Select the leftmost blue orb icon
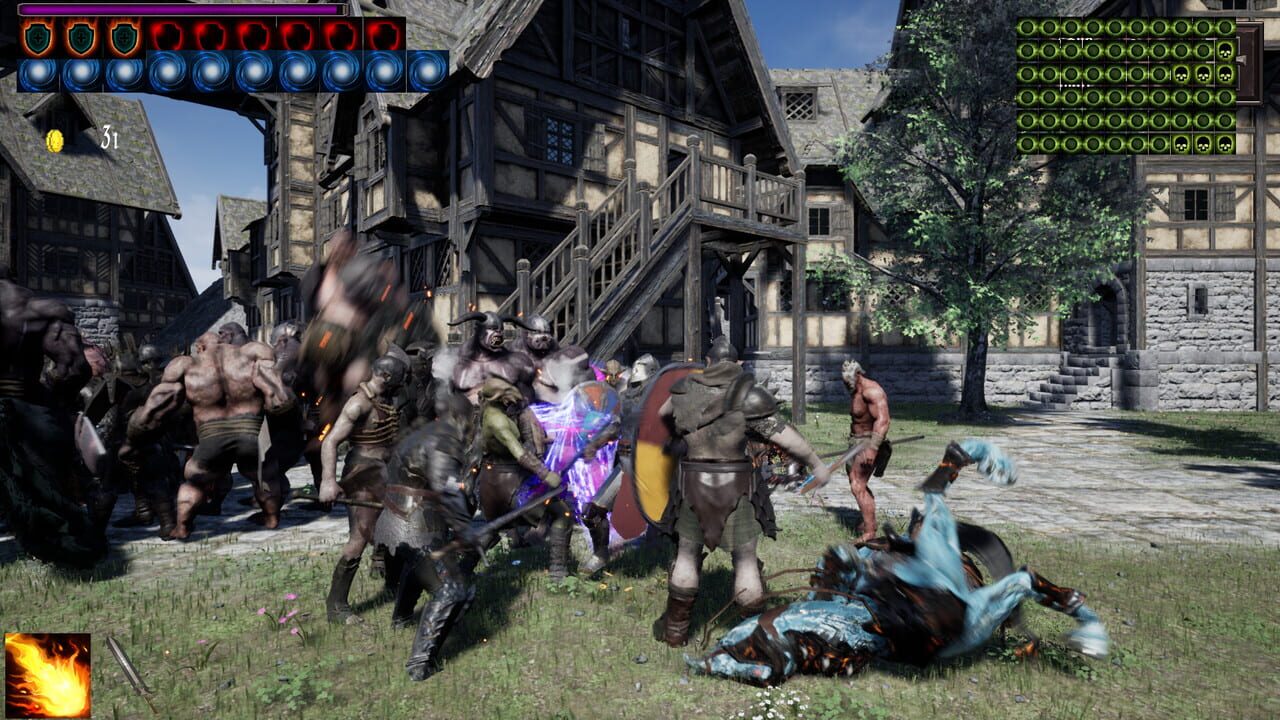Image resolution: width=1280 pixels, height=720 pixels. (x=37, y=72)
